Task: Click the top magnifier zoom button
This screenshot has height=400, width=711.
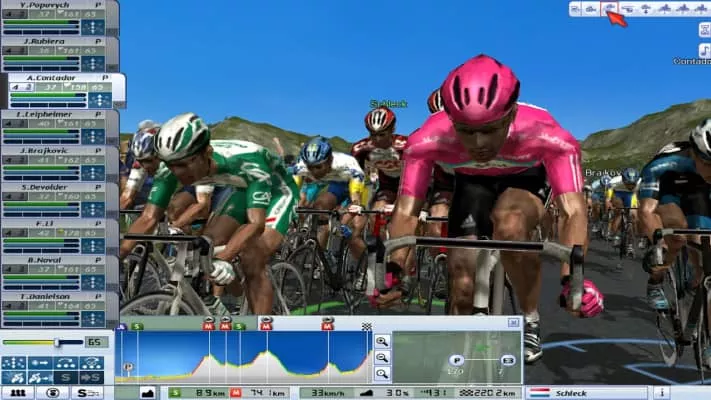Action: pos(381,341)
